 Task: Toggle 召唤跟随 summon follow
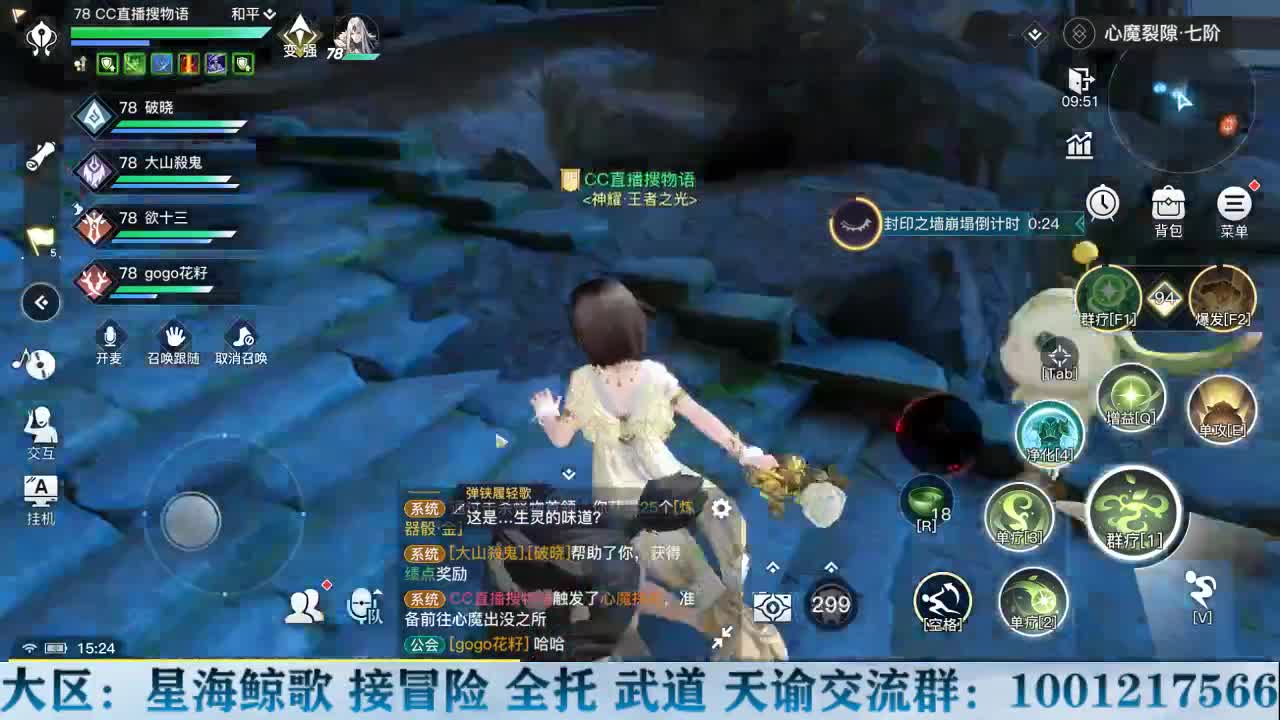174,336
